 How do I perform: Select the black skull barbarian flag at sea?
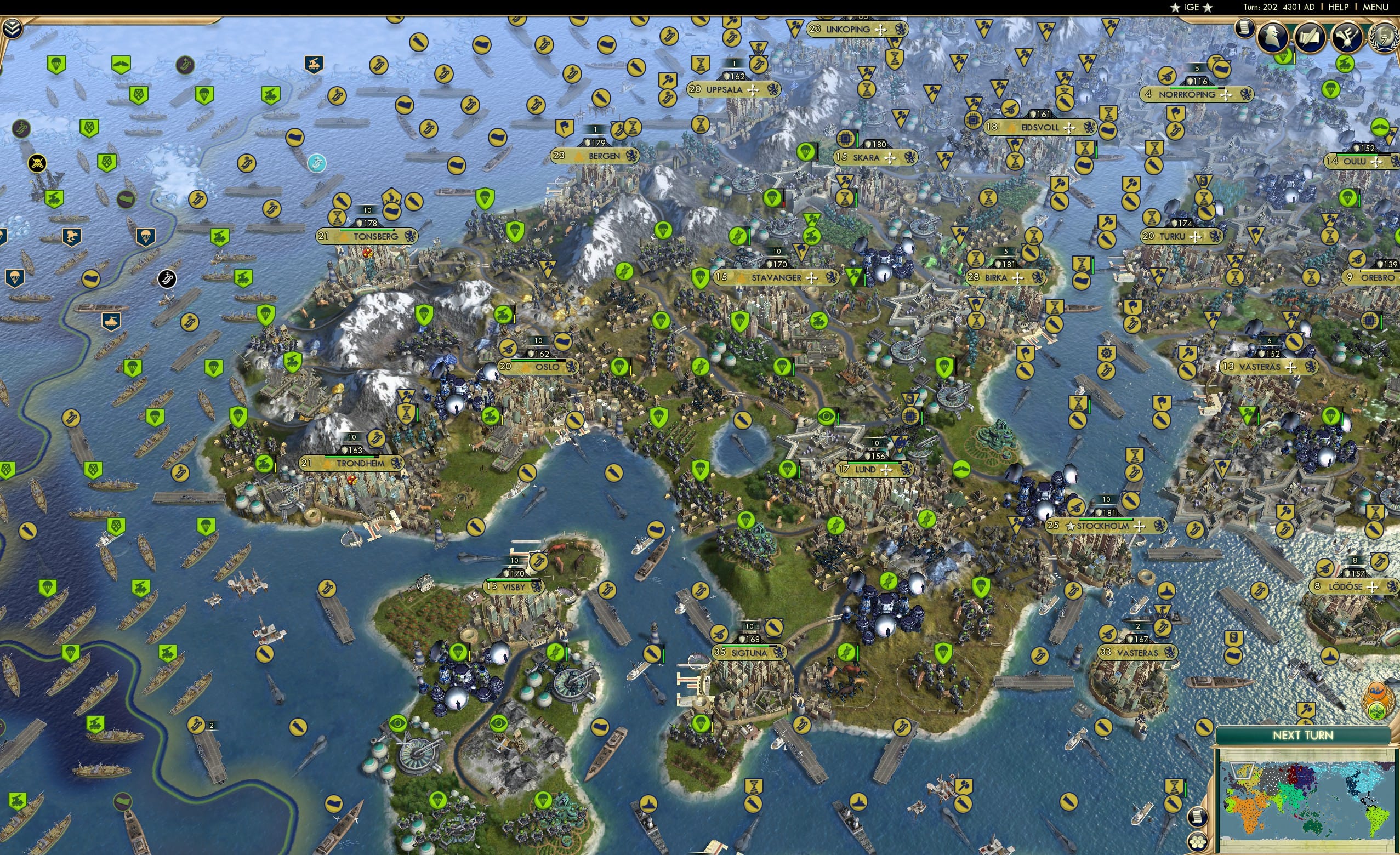37,164
